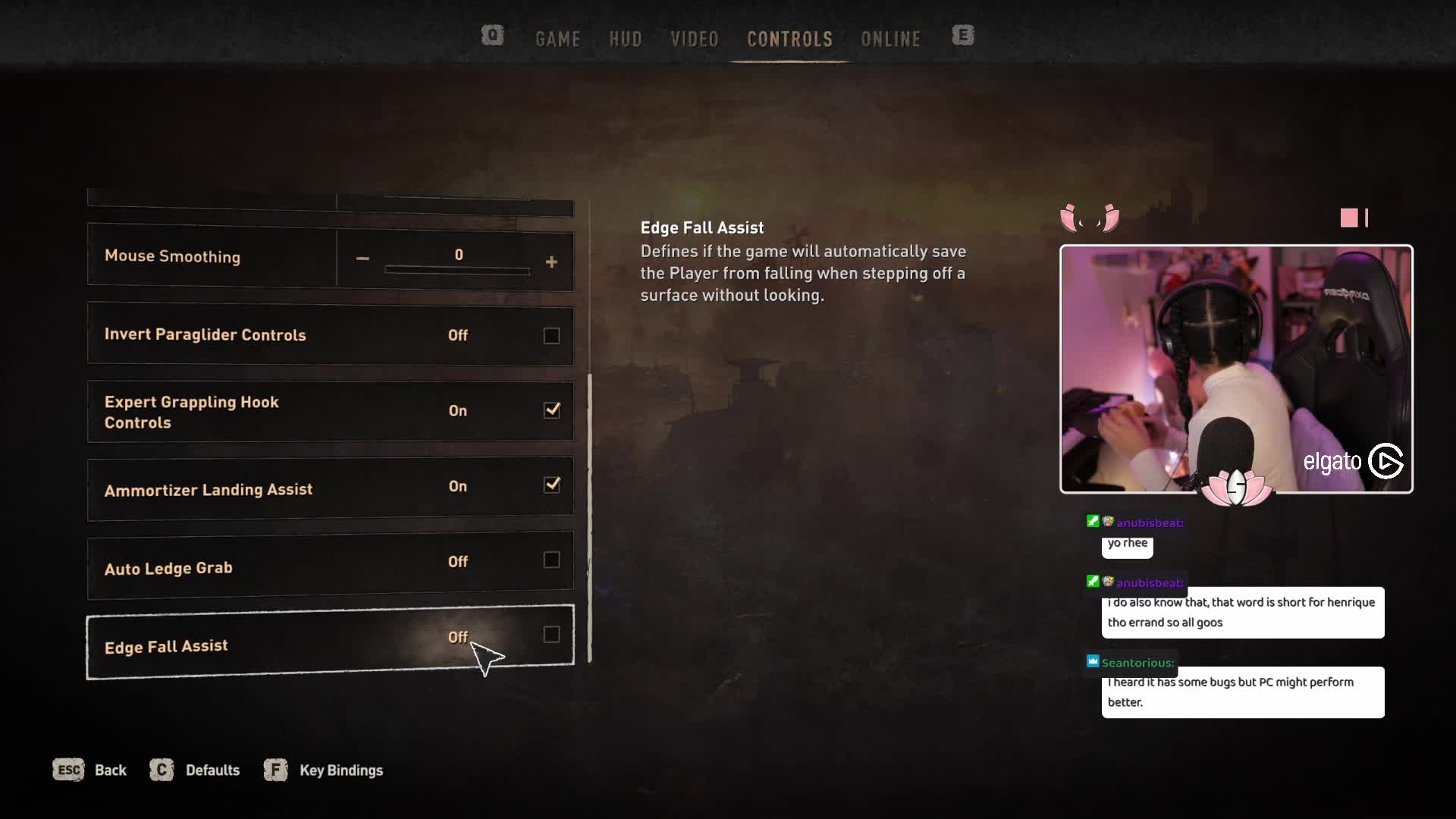The width and height of the screenshot is (1456, 819).
Task: Uncheck Expert Grappling Hook Controls
Action: 551,410
